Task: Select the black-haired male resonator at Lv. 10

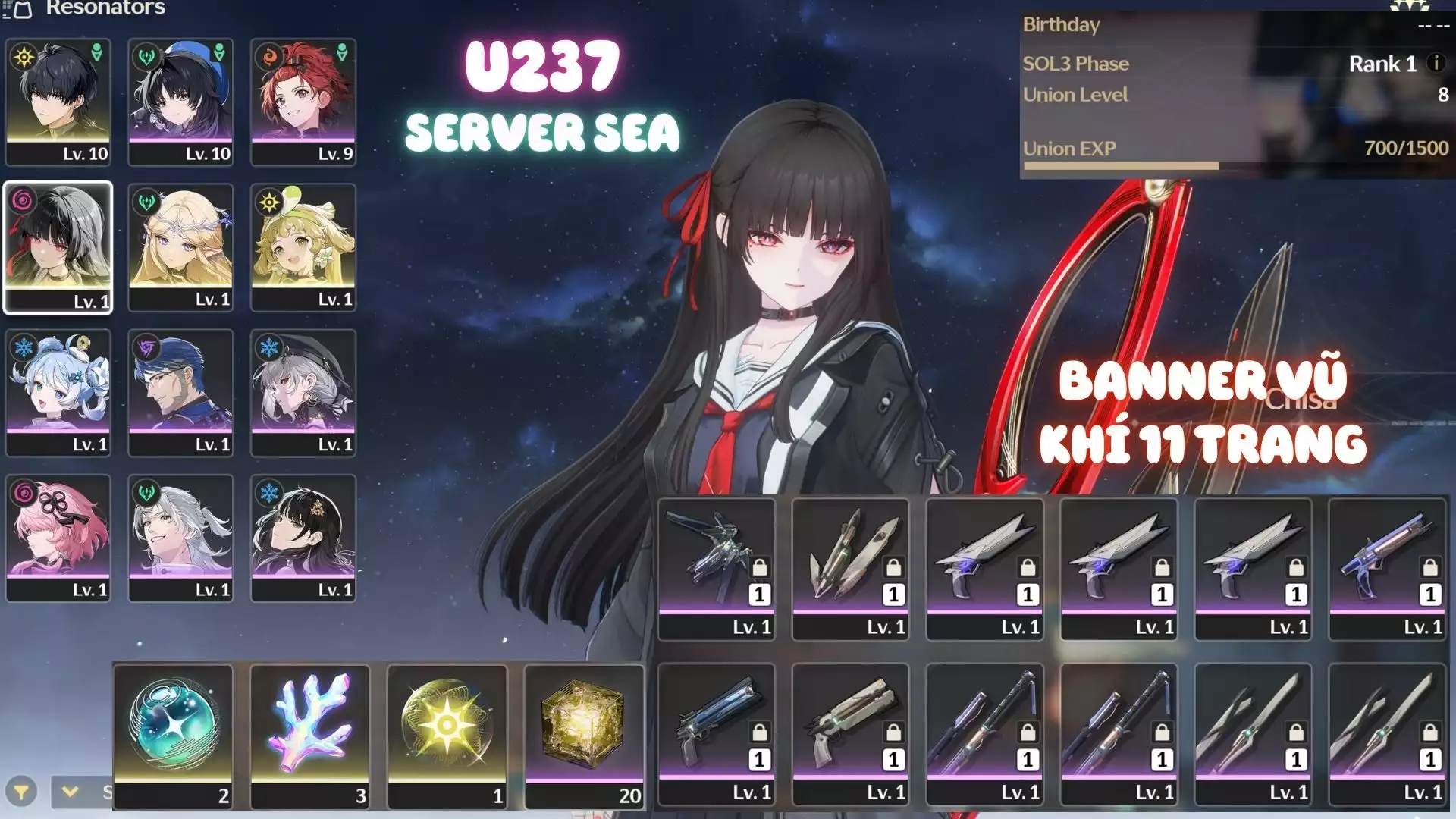Action: click(x=58, y=101)
